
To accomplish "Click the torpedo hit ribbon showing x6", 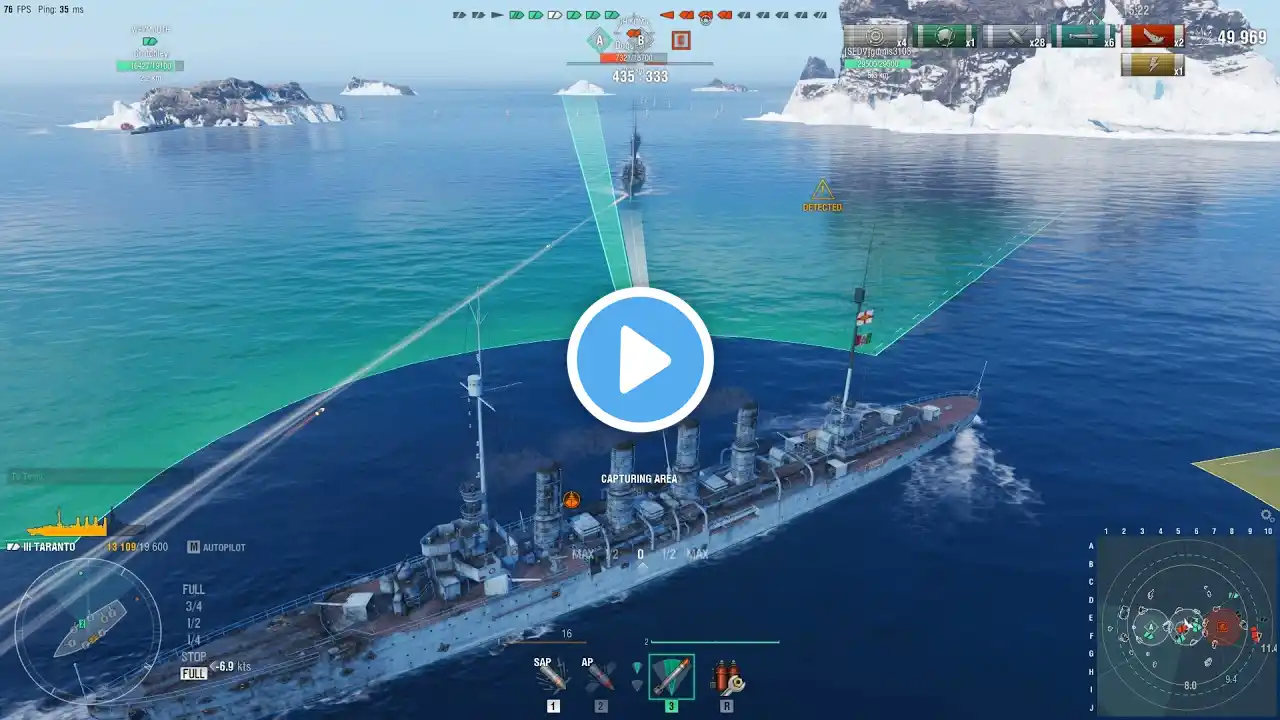I will point(1083,37).
